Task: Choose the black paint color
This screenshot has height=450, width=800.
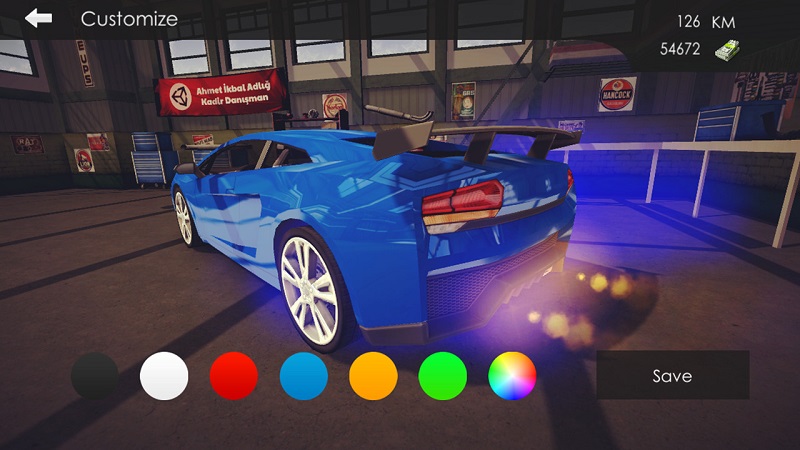Action: coord(95,376)
